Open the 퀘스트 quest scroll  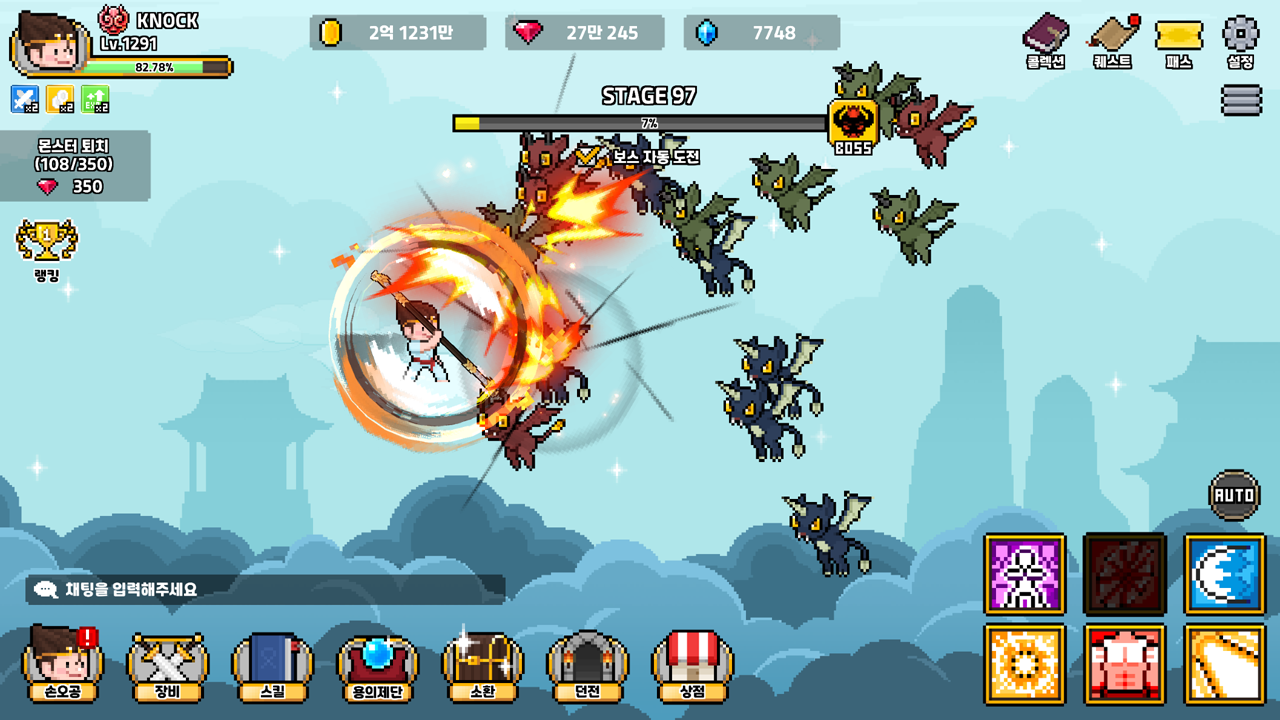point(1112,38)
